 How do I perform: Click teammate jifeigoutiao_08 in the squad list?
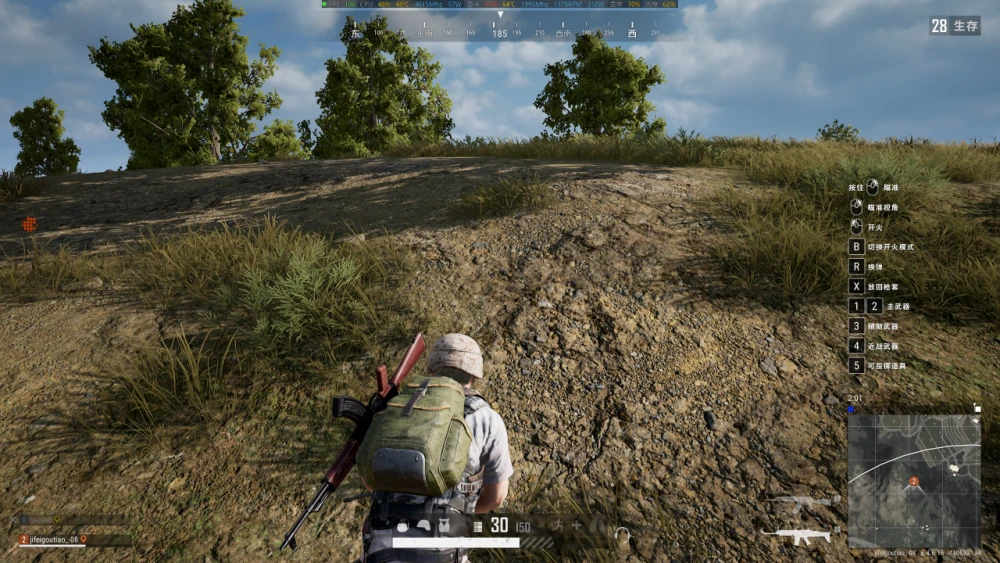60,539
